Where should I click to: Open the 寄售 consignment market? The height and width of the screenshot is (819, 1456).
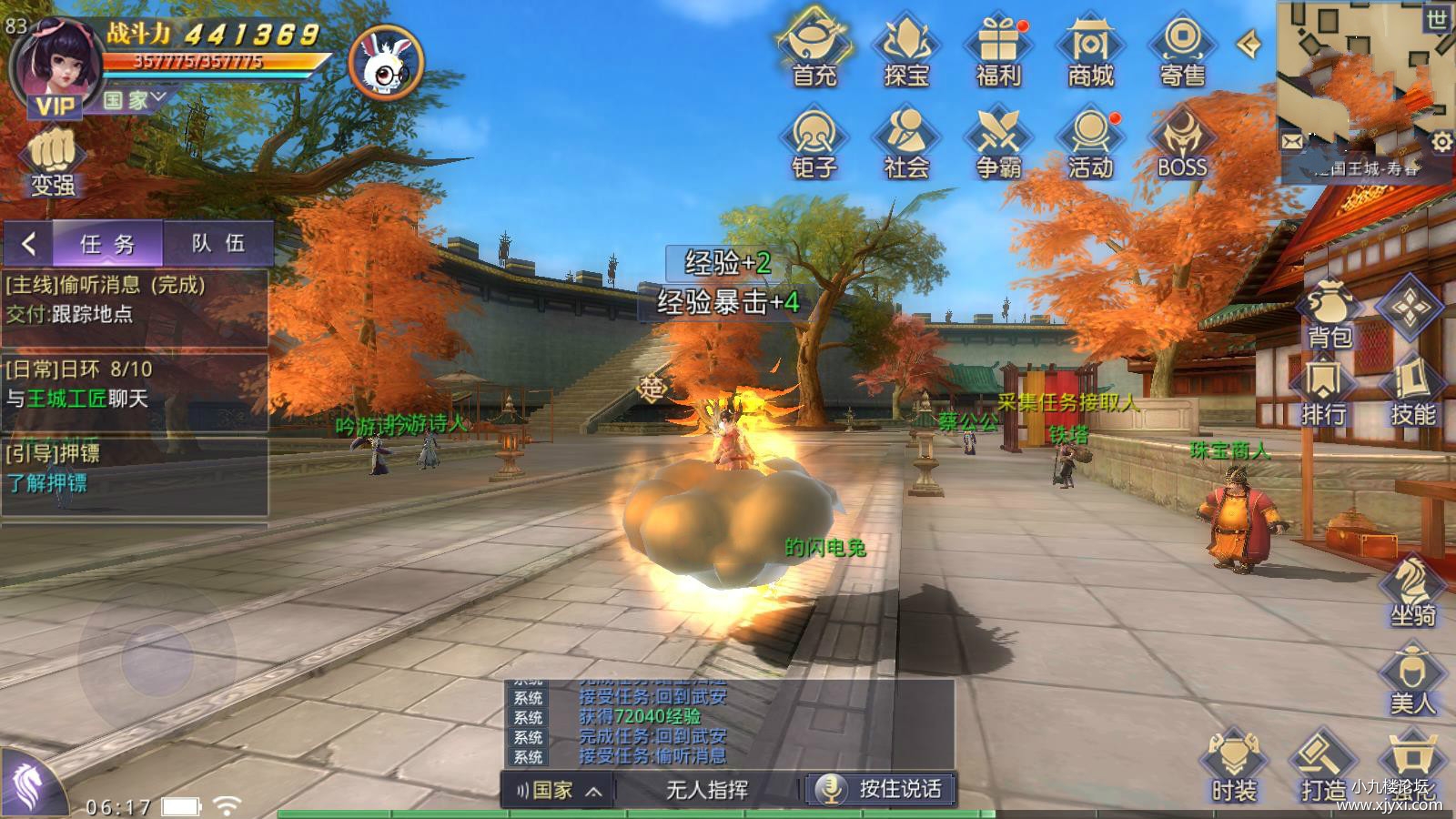click(x=1182, y=50)
